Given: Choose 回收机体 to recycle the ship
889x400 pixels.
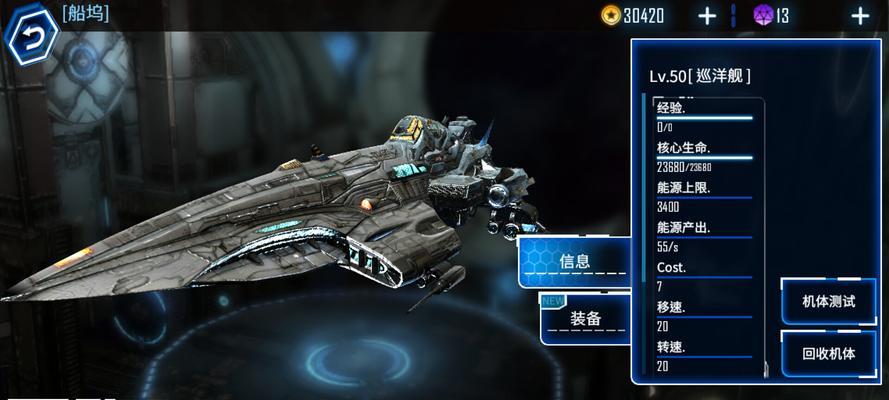Looking at the screenshot, I should 828,353.
